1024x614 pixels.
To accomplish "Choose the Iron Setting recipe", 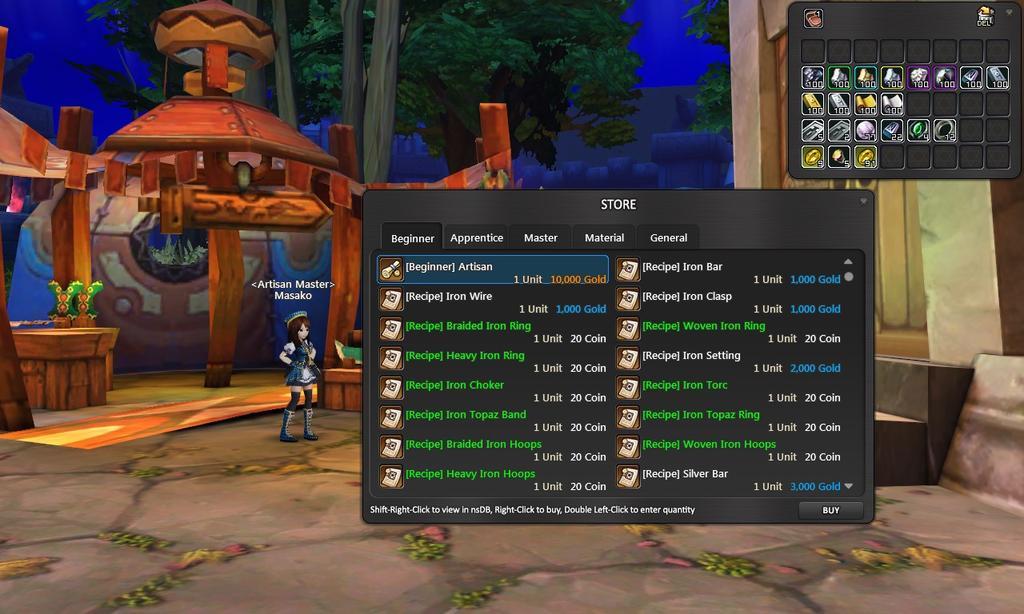I will [x=729, y=360].
